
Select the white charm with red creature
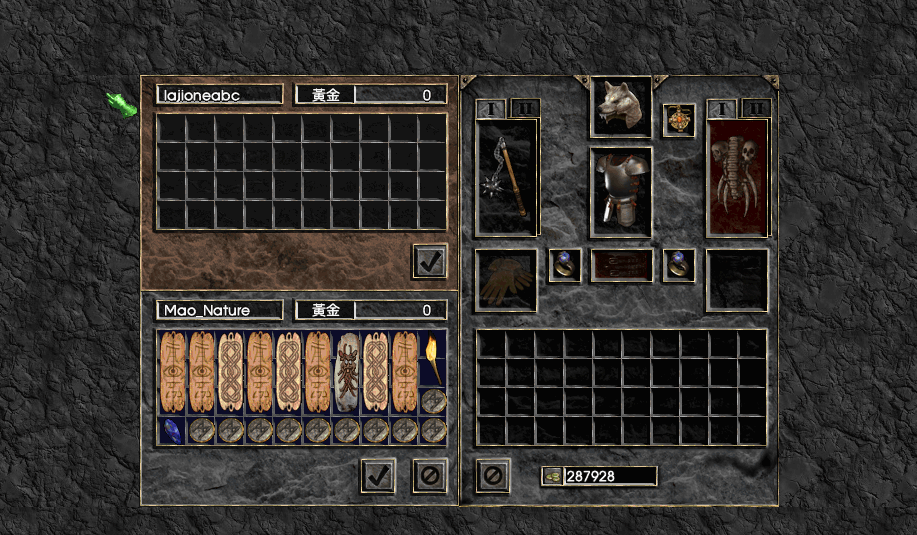click(347, 371)
